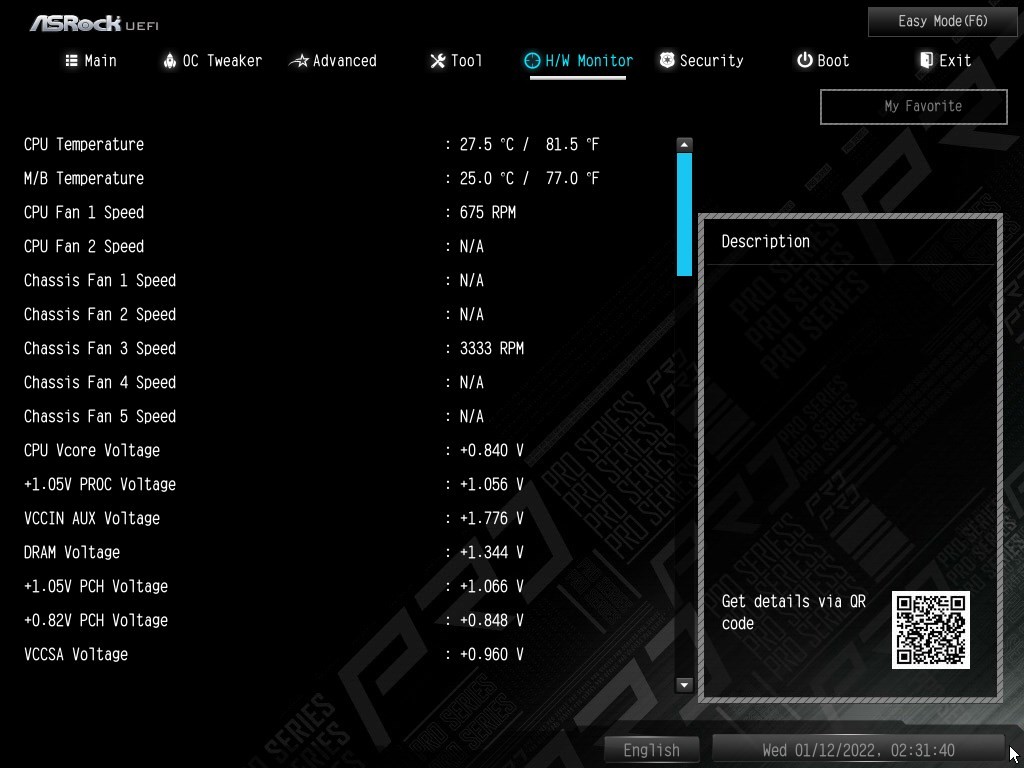
Task: Click the date and time display
Action: pos(858,750)
